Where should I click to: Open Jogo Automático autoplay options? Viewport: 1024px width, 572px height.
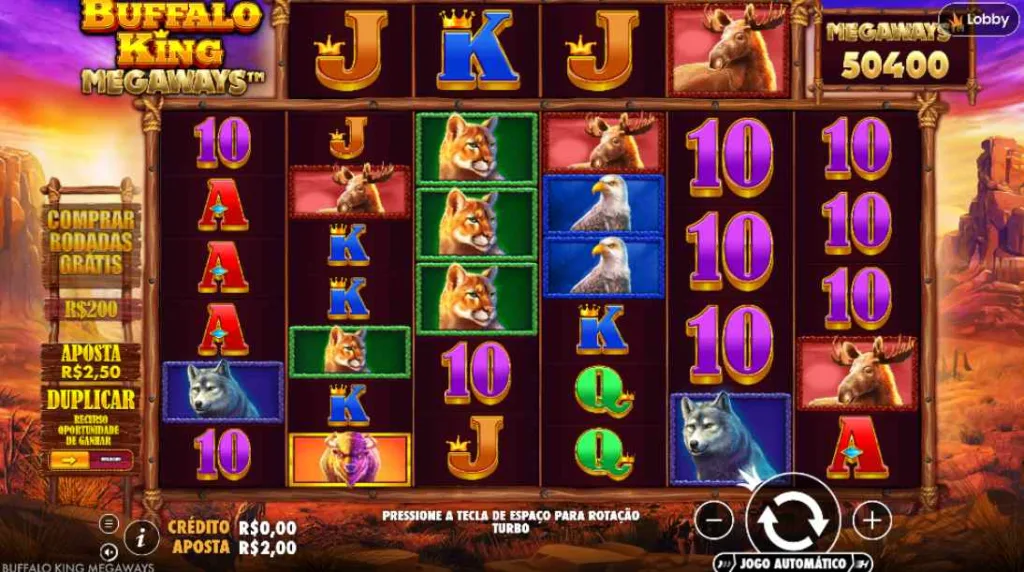pos(792,562)
